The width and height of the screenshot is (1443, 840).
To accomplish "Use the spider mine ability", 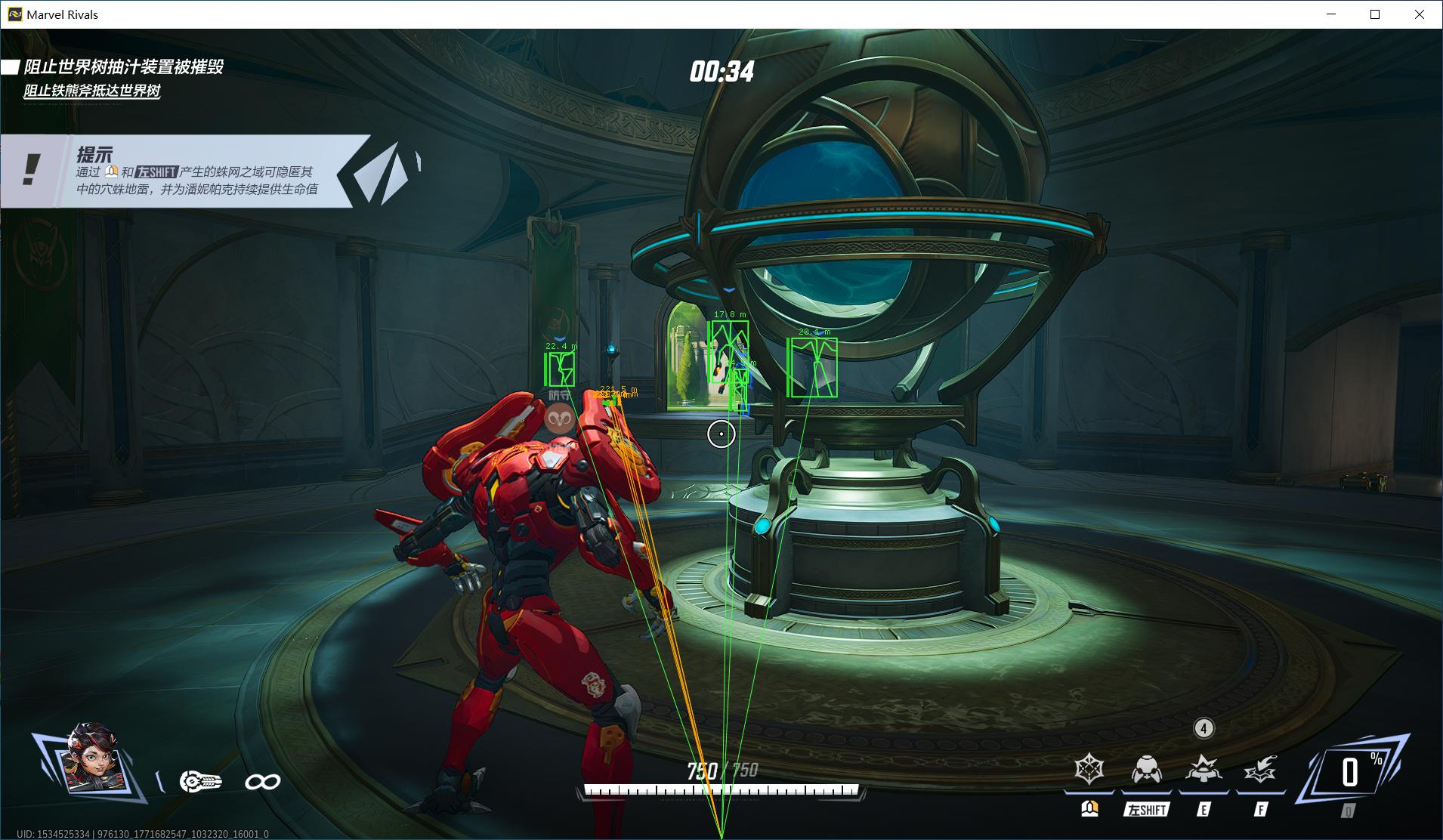I will 1203,770.
